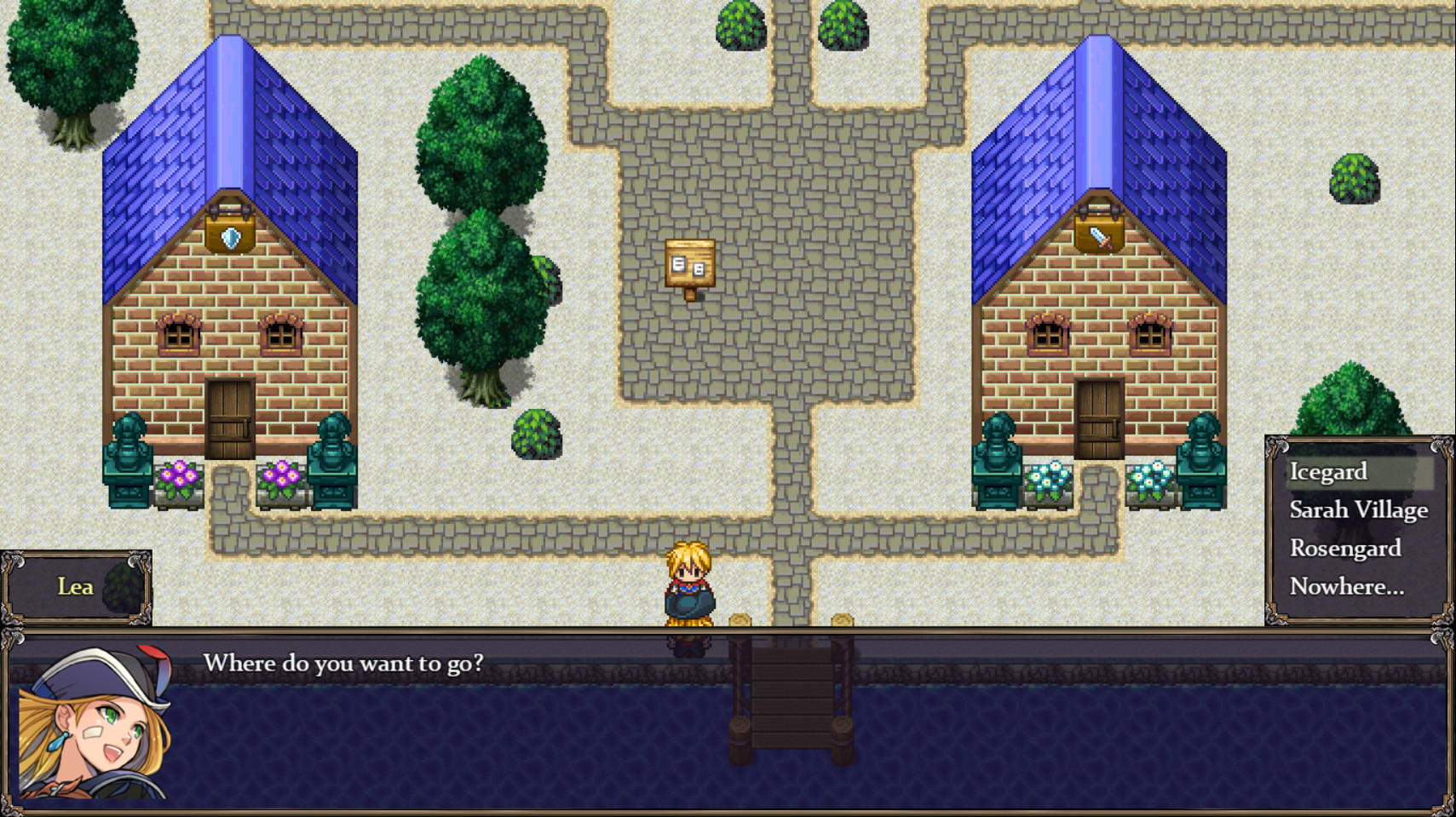Screen dimensions: 1456x817
Task: Click the shield emblem on the left house
Action: pos(228,237)
